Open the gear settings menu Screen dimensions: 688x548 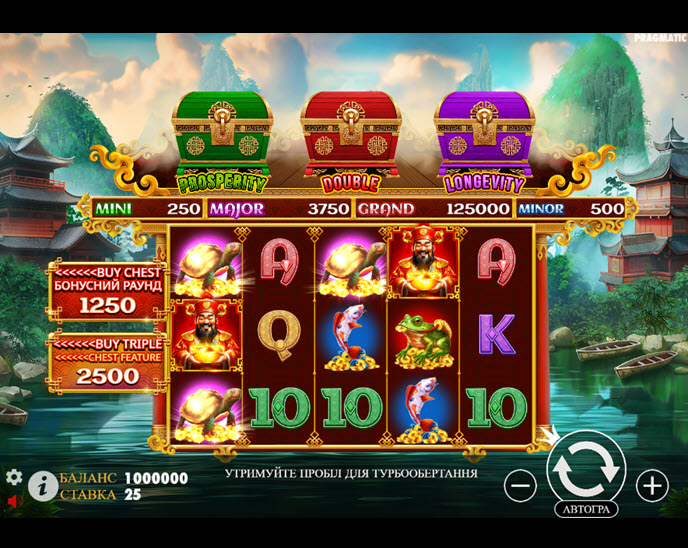pos(14,477)
